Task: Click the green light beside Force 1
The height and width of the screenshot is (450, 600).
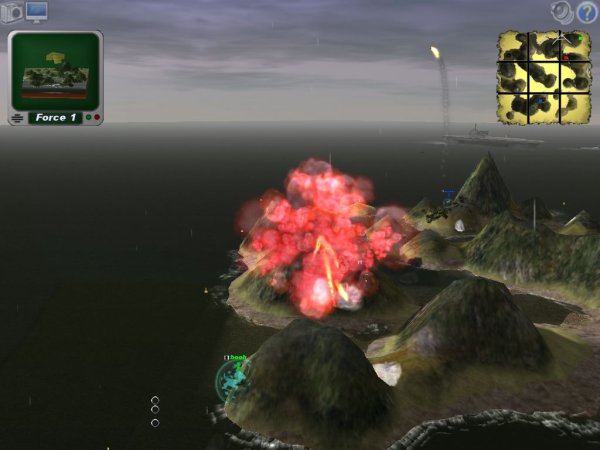Action: click(88, 118)
